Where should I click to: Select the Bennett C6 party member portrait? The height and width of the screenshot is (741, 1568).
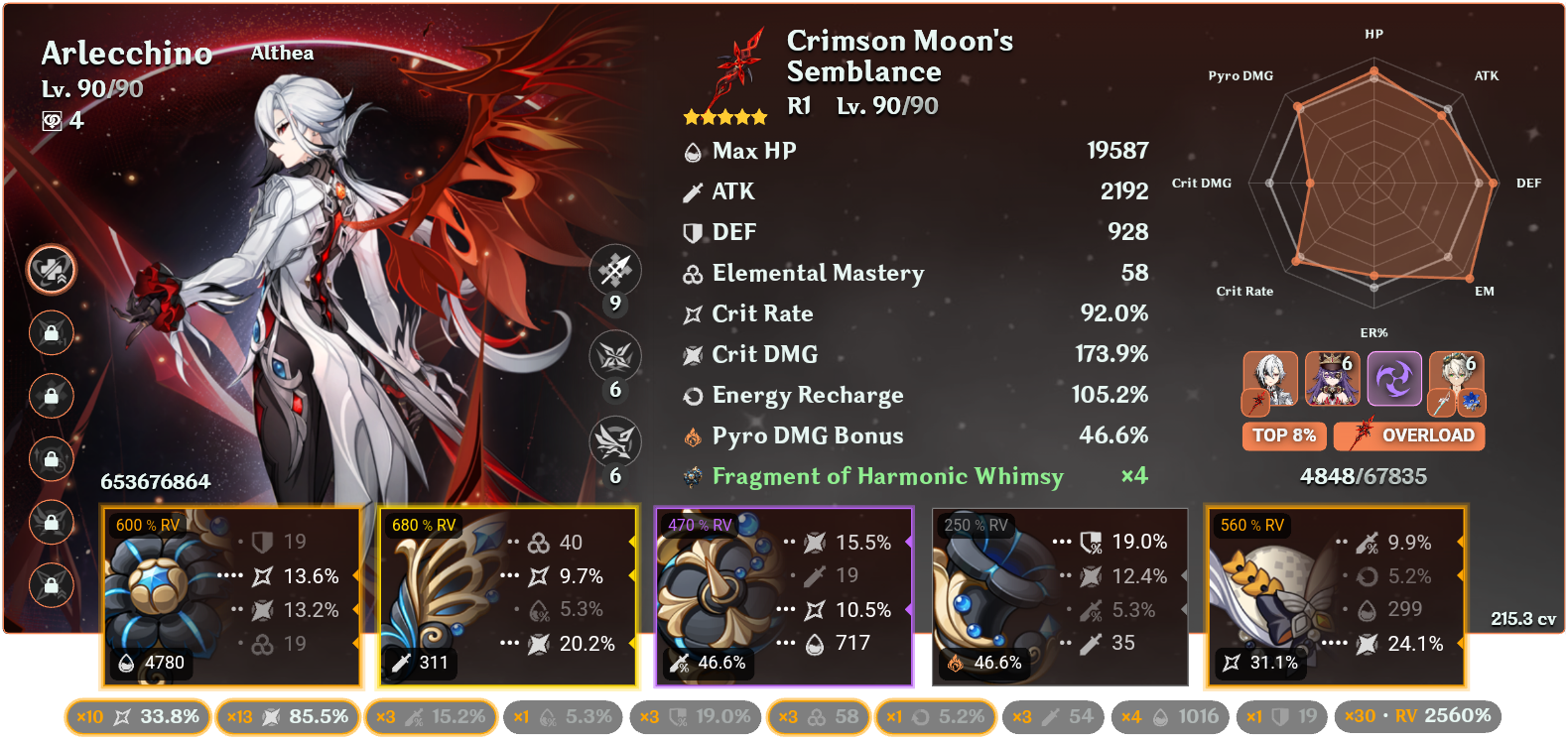(1456, 379)
